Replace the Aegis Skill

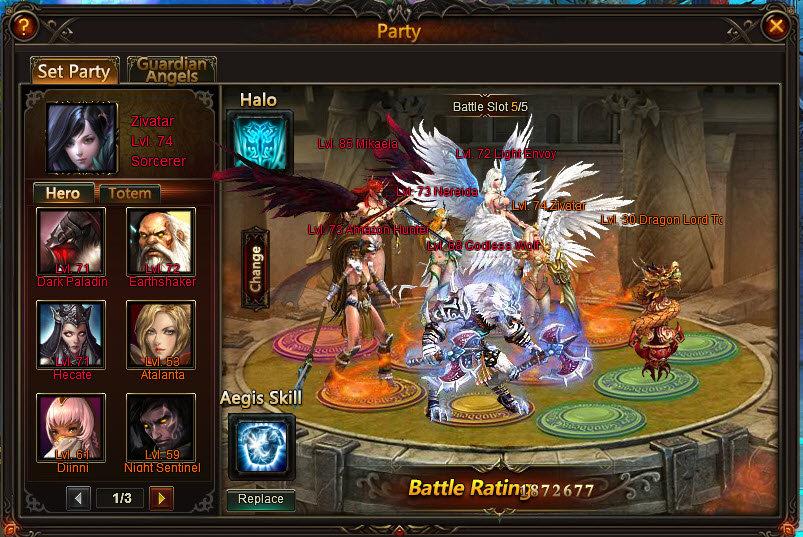pyautogui.click(x=260, y=499)
